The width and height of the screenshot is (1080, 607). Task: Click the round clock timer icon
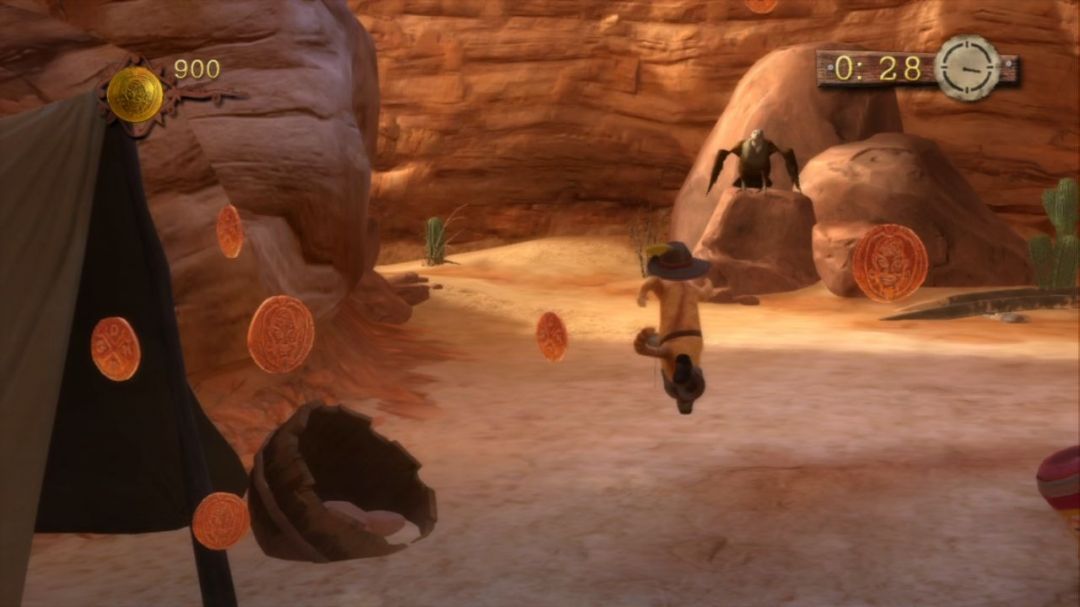coord(967,68)
